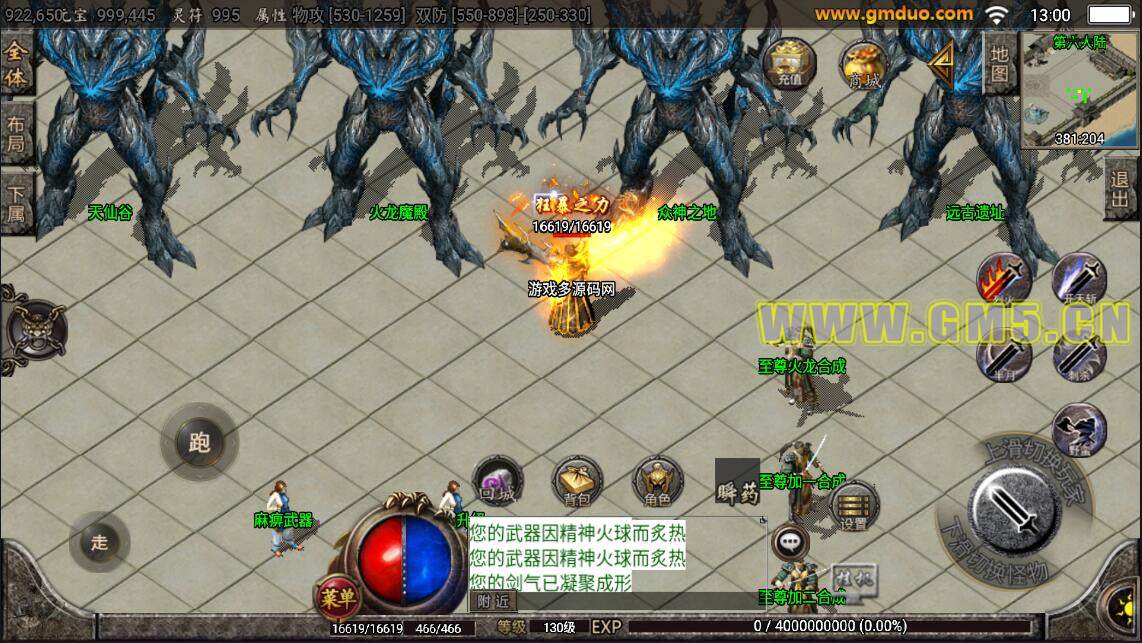Image resolution: width=1142 pixels, height=643 pixels.
Task: Collapse the top icons with the golden arrow
Action: tap(939, 65)
